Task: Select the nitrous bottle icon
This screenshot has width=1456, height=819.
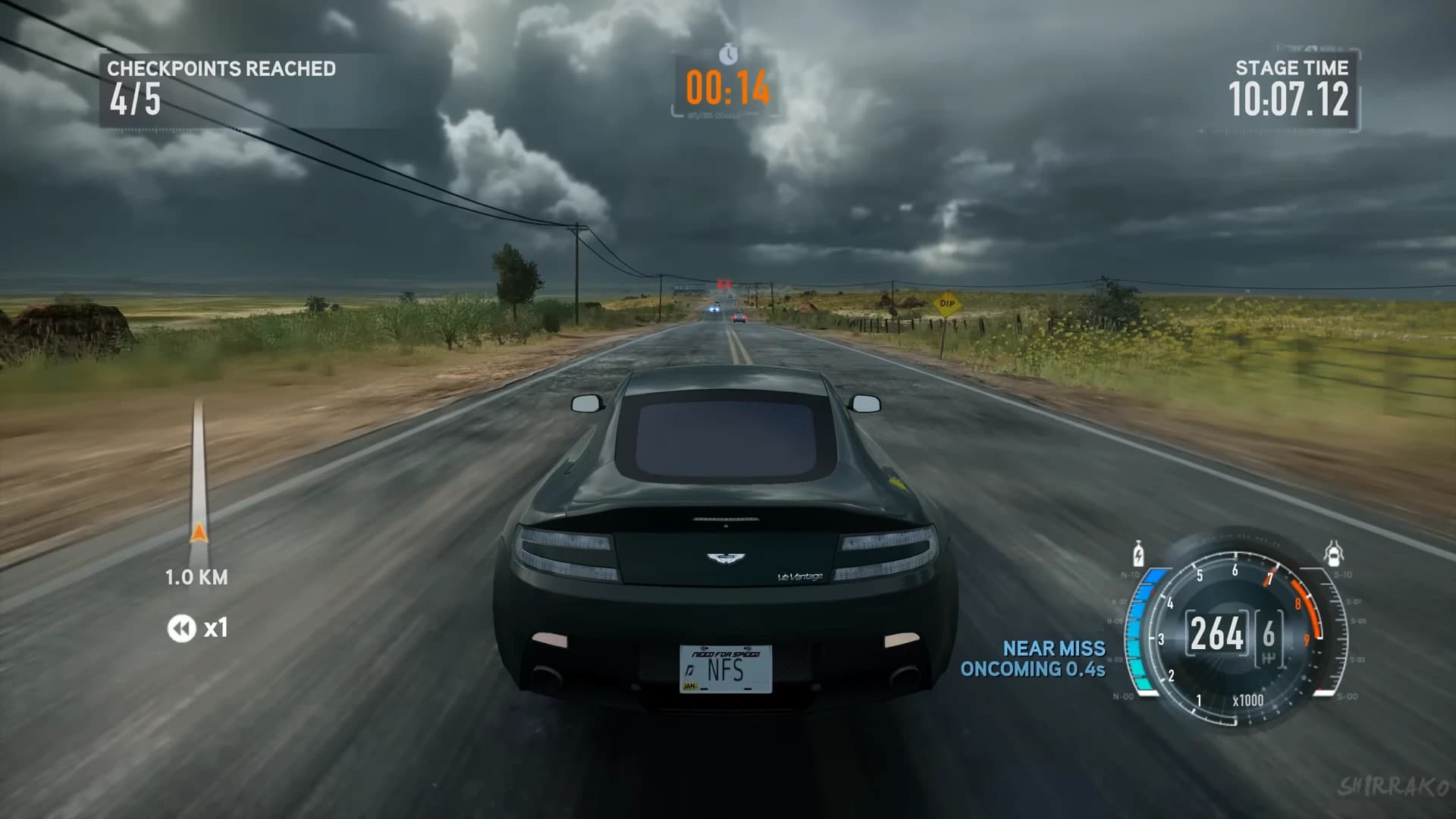Action: (1138, 554)
